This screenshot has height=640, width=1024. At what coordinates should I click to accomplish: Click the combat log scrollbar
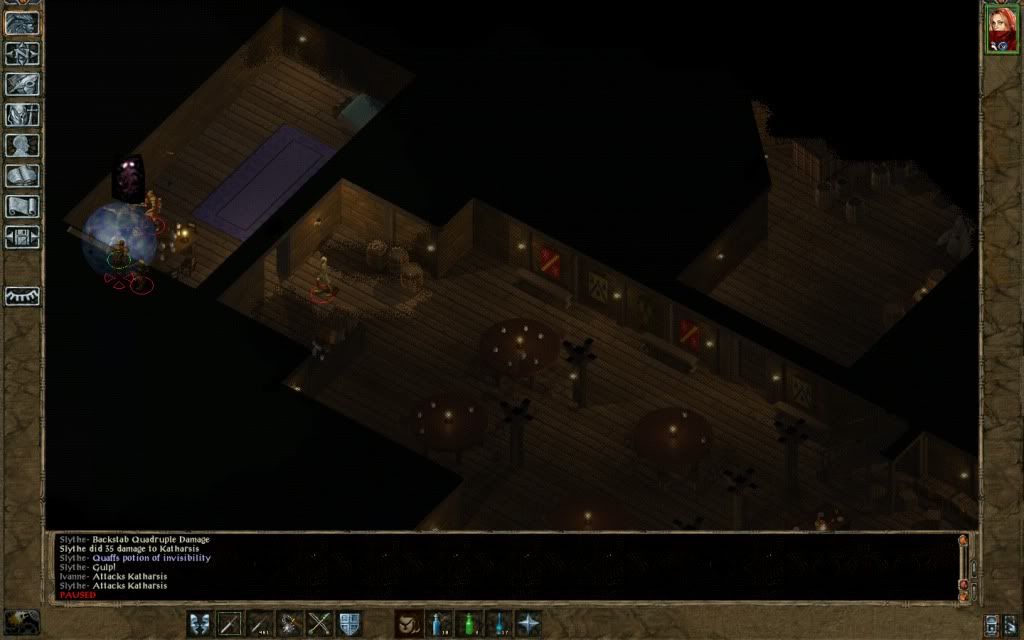[x=963, y=565]
